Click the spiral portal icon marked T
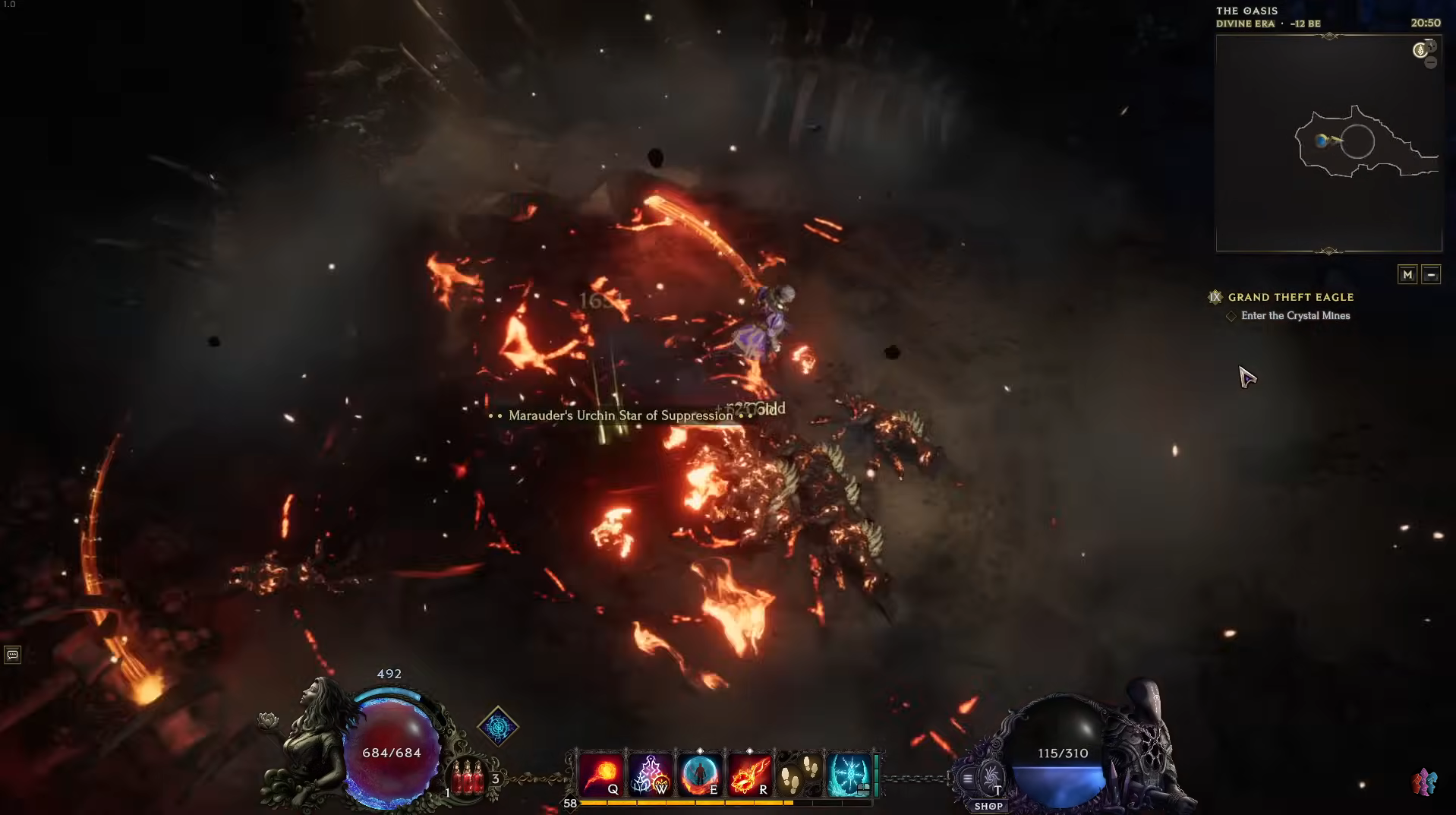The image size is (1456, 815). (991, 779)
